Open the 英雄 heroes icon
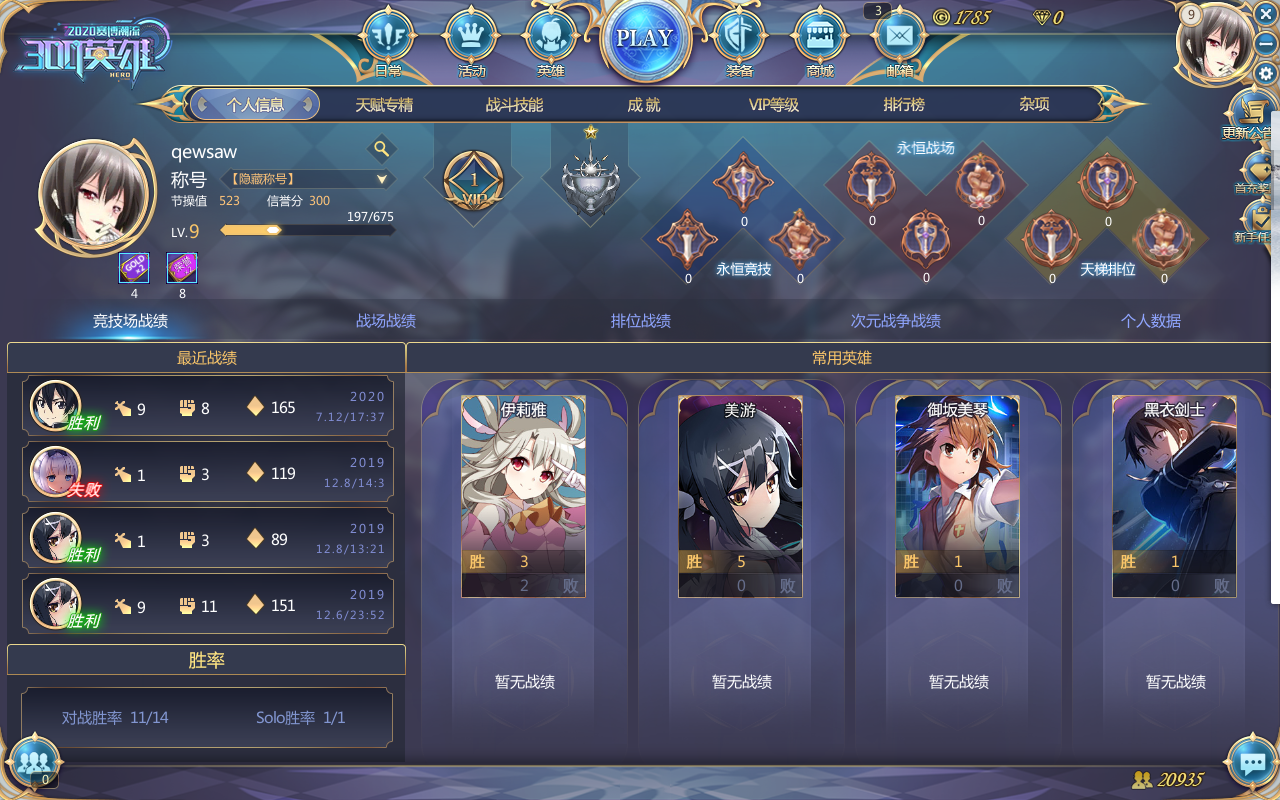The image size is (1280, 800). click(x=550, y=35)
